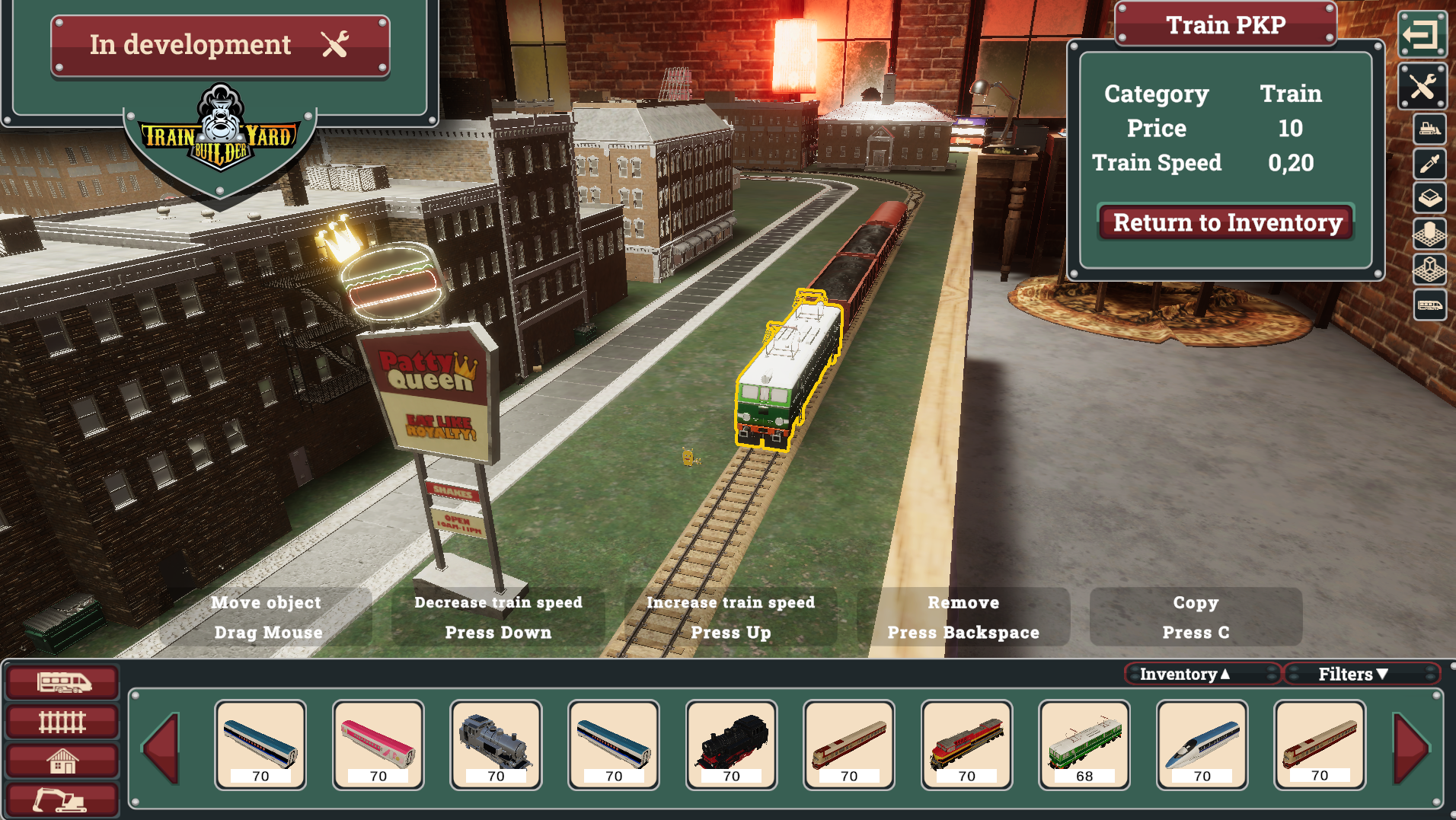
Task: Choose the grey steam locomotive slot
Action: point(496,745)
